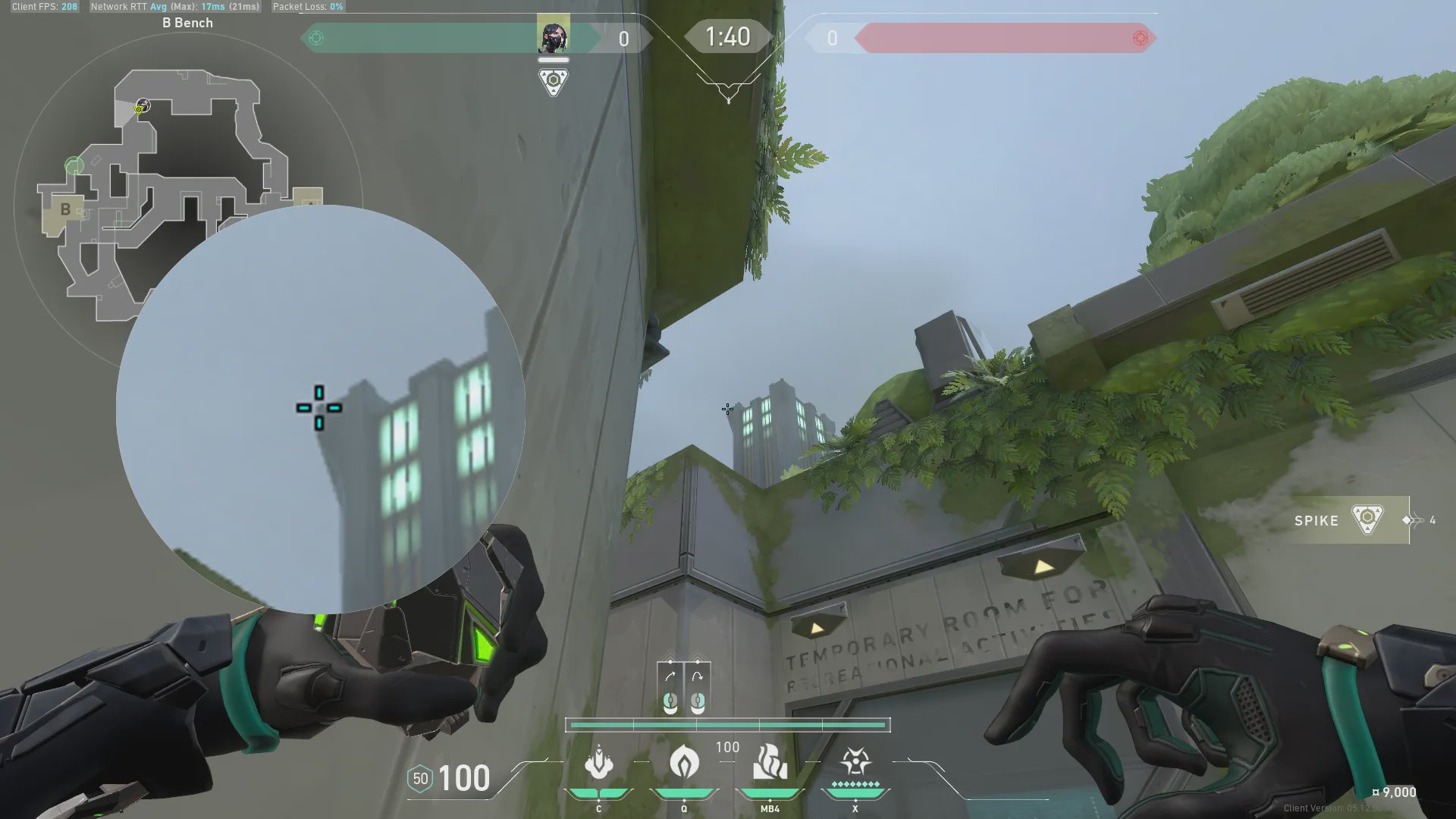The height and width of the screenshot is (819, 1456).
Task: Click the Viper agent portrait
Action: (x=553, y=36)
